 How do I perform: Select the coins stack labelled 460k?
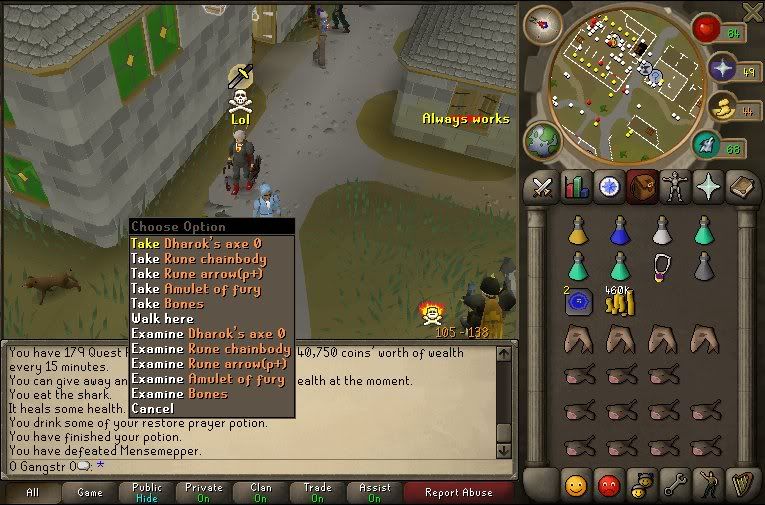pyautogui.click(x=619, y=301)
